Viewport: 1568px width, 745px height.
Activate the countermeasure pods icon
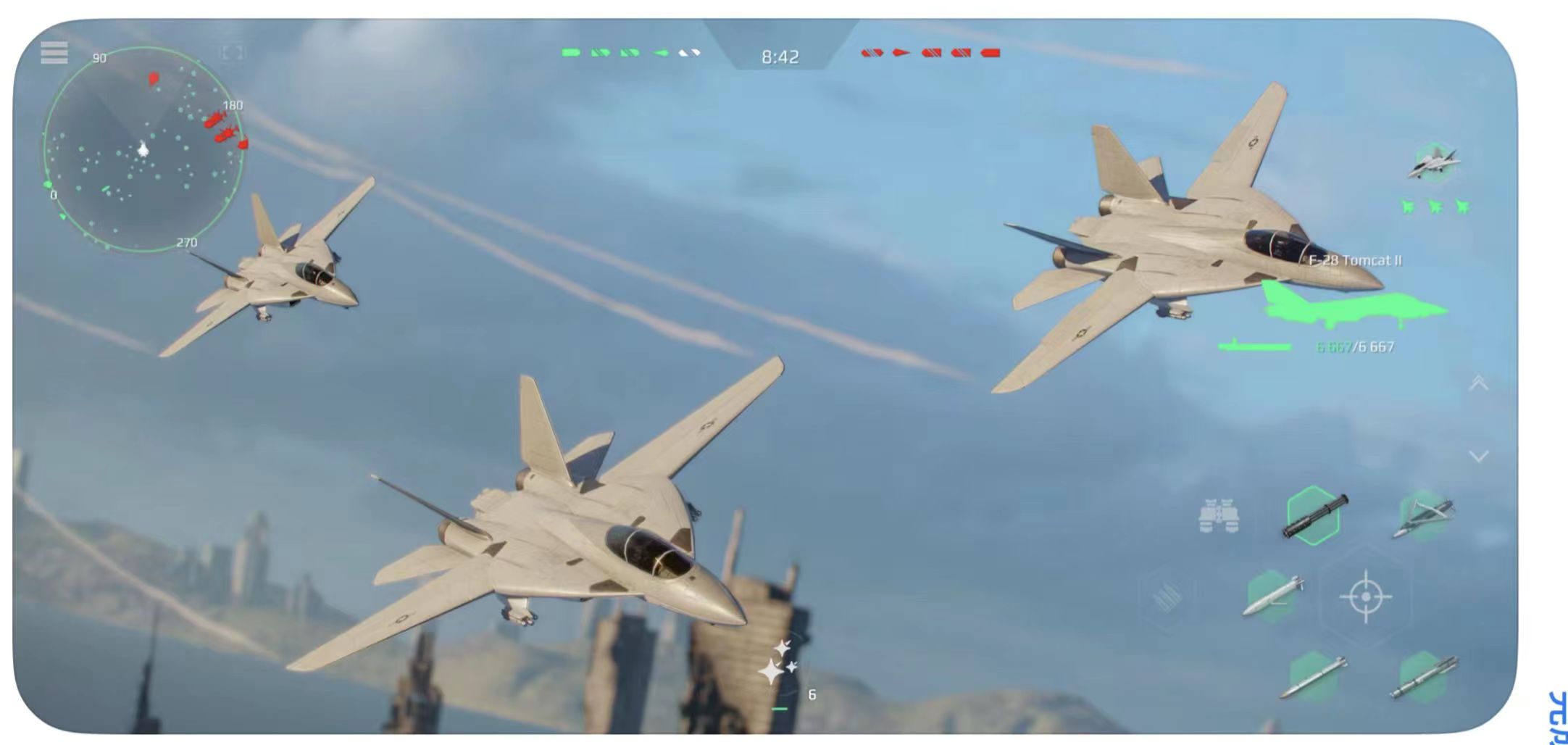(1219, 515)
